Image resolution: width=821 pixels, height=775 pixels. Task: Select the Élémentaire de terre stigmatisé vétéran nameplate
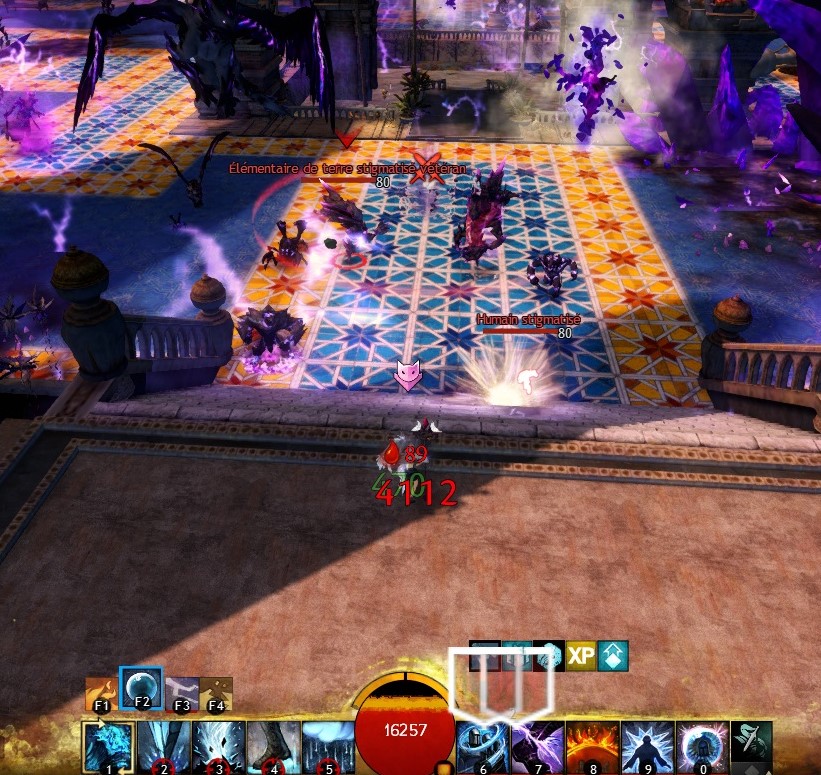coord(347,169)
